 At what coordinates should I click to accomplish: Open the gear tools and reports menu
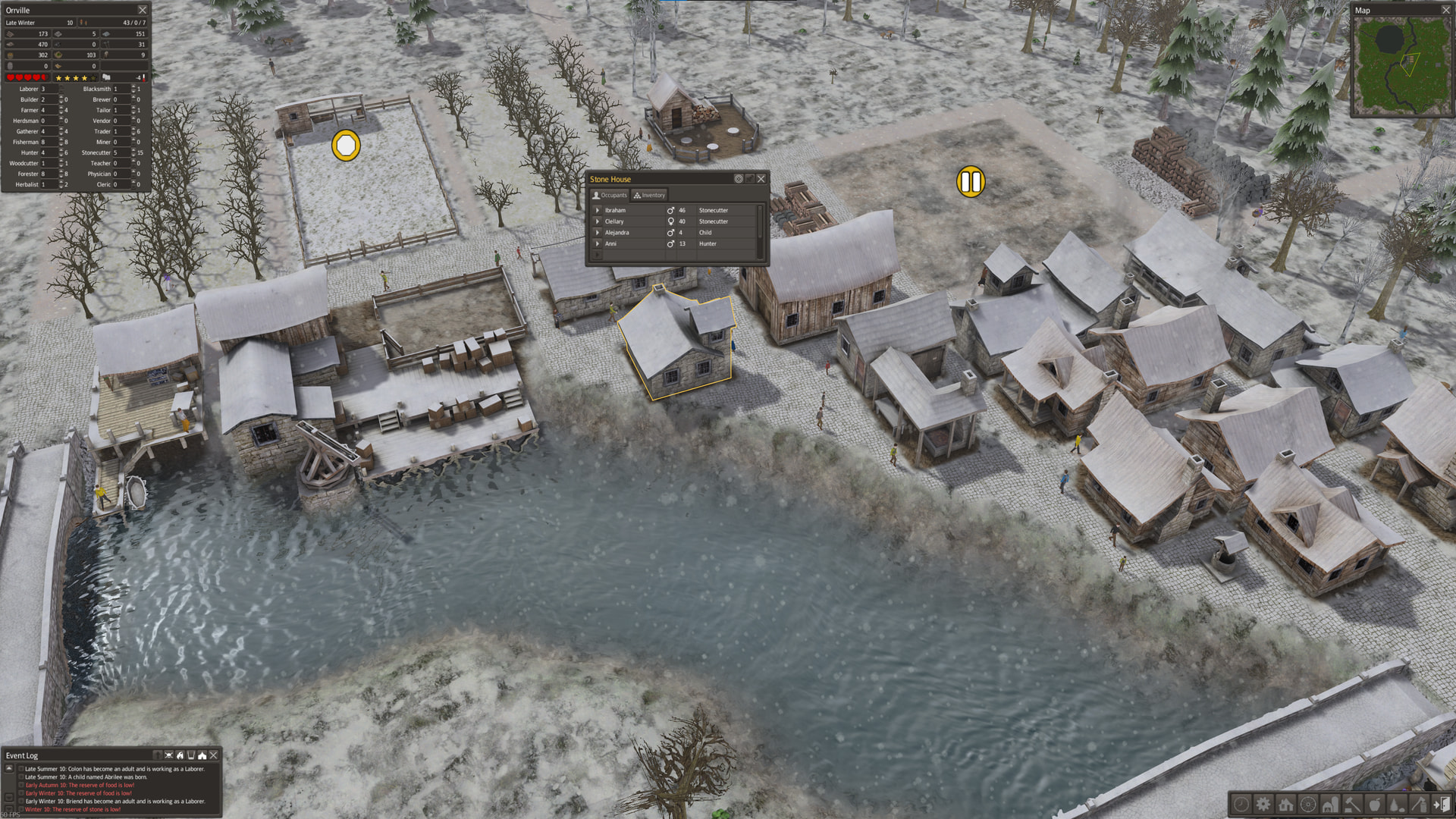coord(1263,804)
